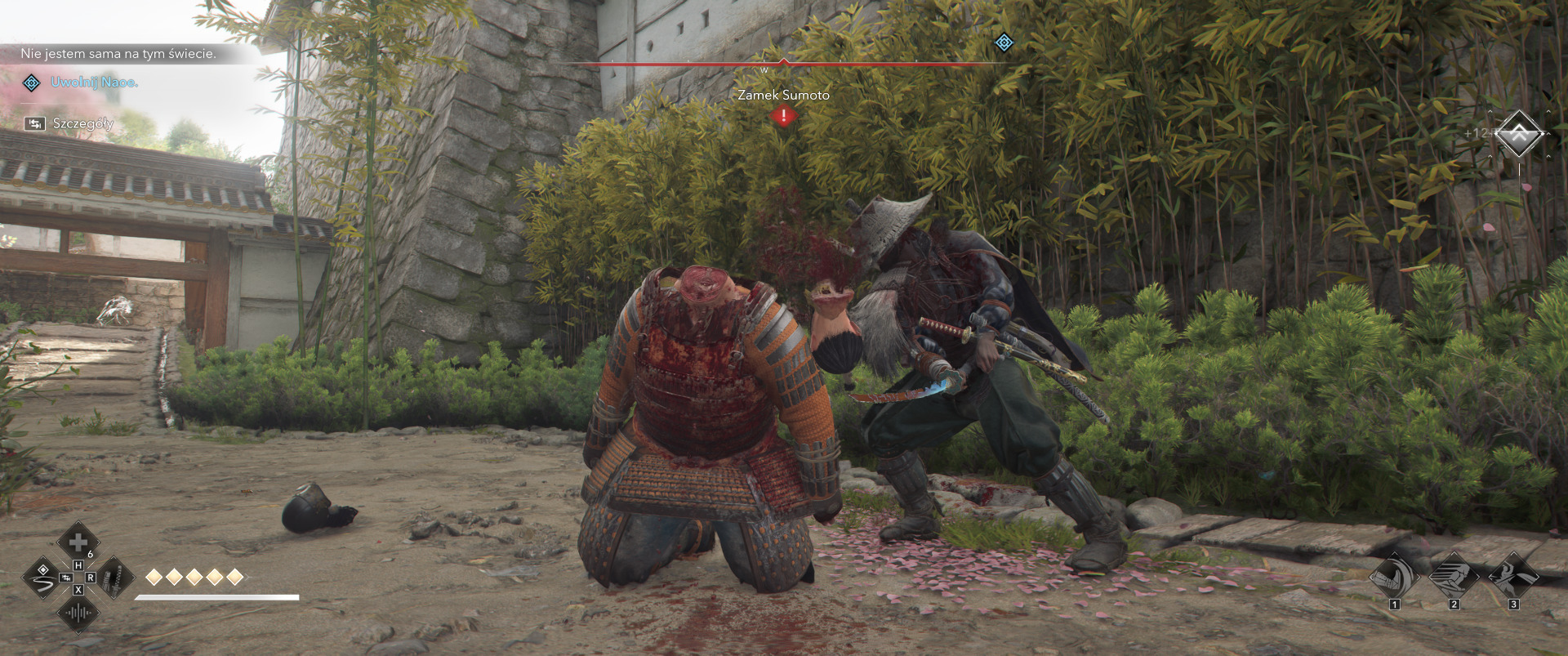Click the red alert marker under Zamek Sumoto
1568x656 pixels.
(784, 116)
